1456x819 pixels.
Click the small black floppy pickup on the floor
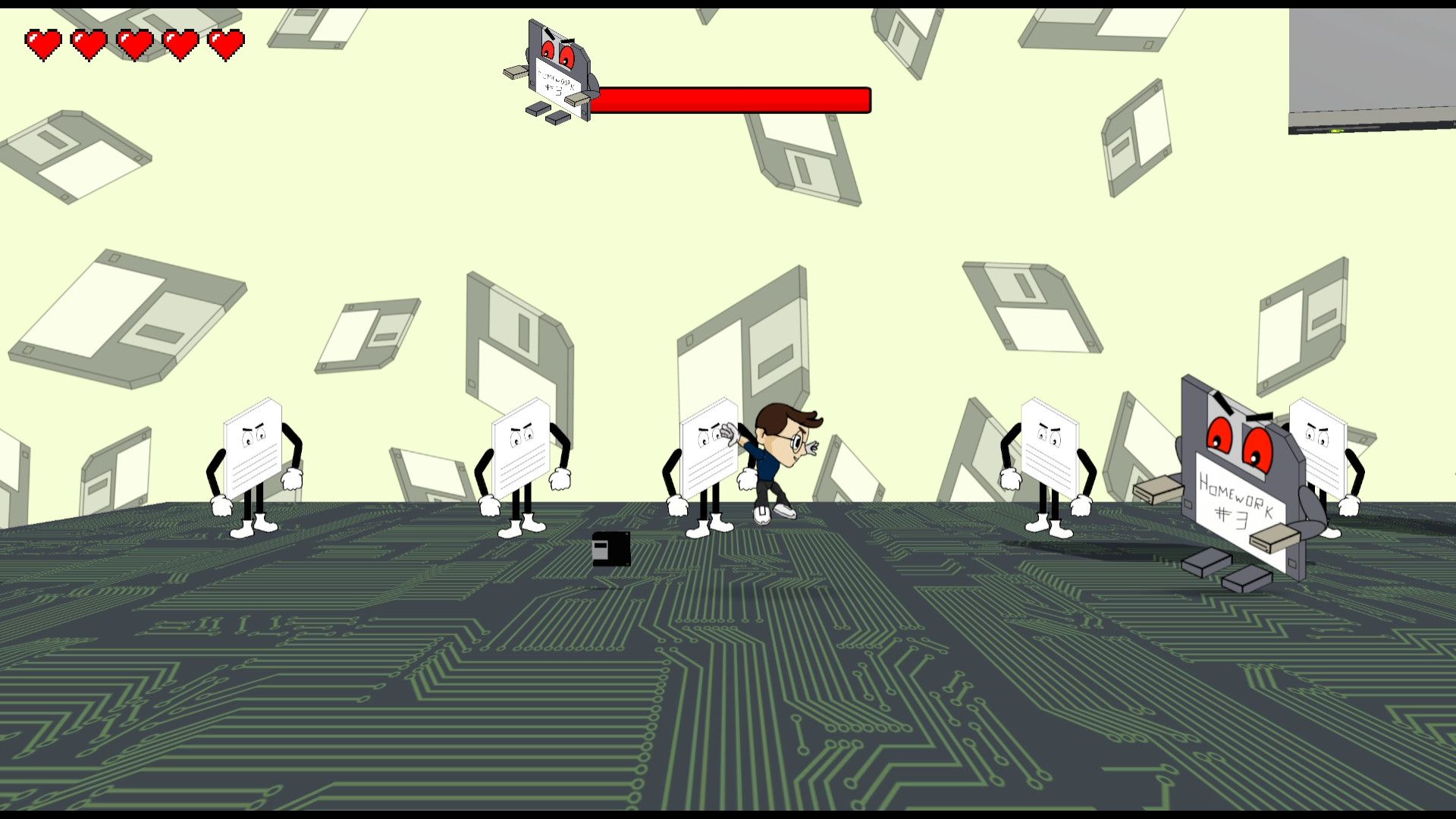pos(610,550)
